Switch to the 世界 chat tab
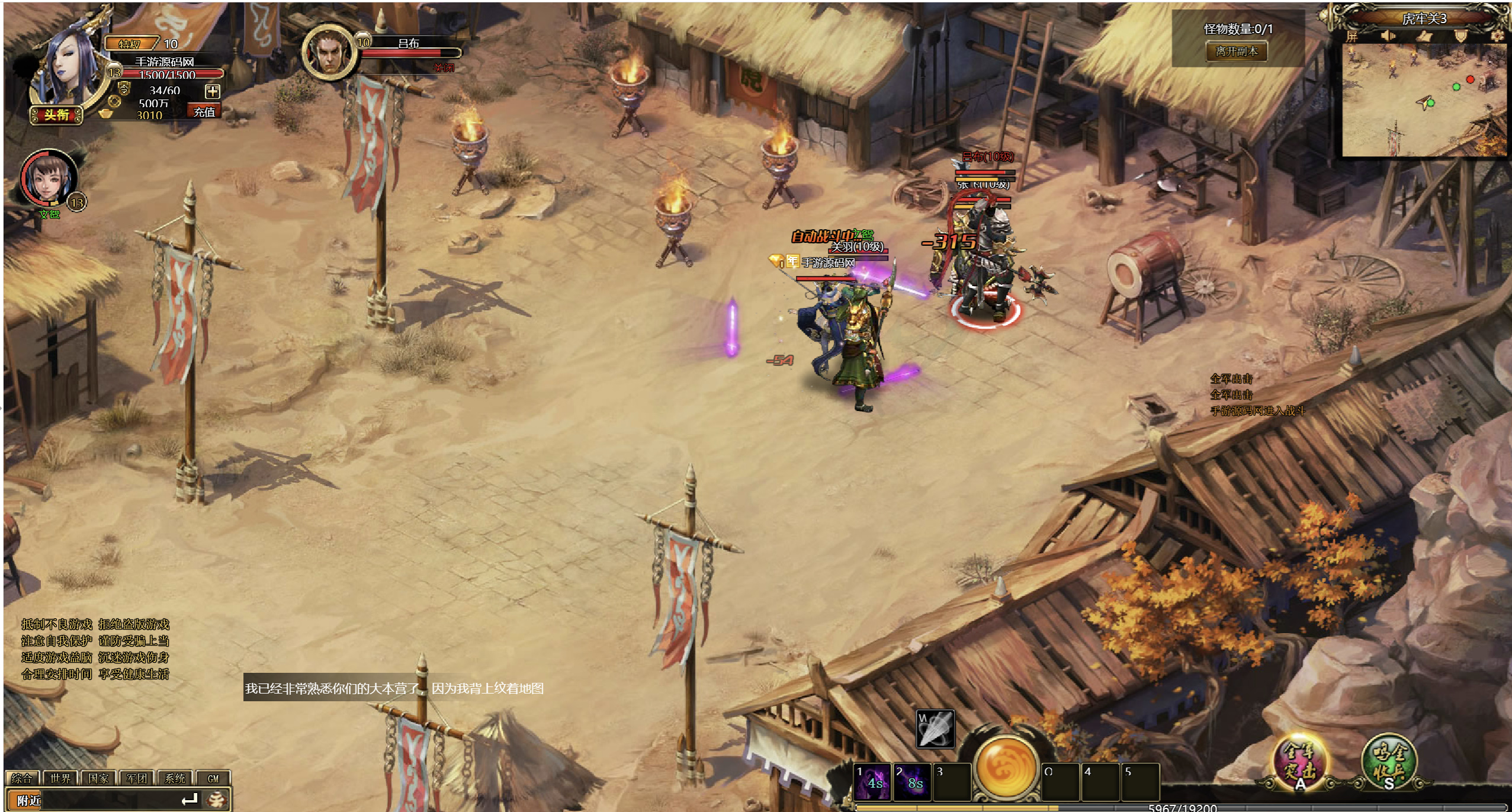Image resolution: width=1512 pixels, height=812 pixels. pos(60,778)
